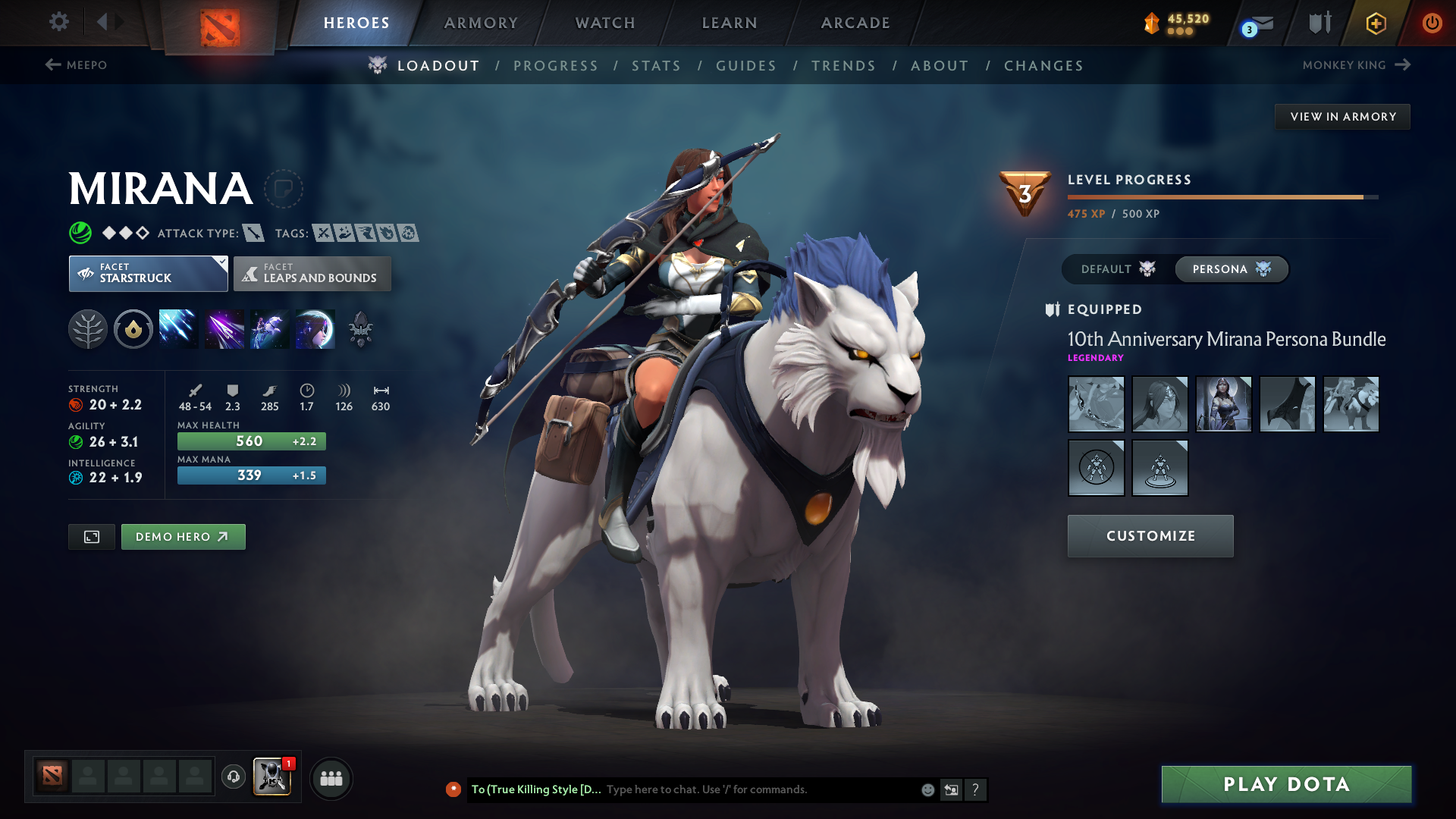Click the Dota Plus hexagon icon
The image size is (1456, 819).
click(1375, 23)
